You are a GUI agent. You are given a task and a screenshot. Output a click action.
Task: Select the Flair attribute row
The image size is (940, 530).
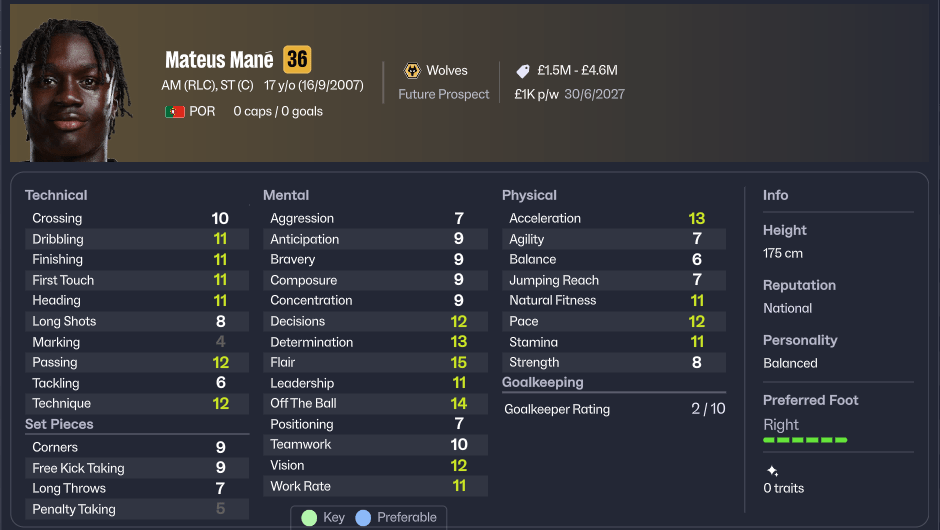375,362
